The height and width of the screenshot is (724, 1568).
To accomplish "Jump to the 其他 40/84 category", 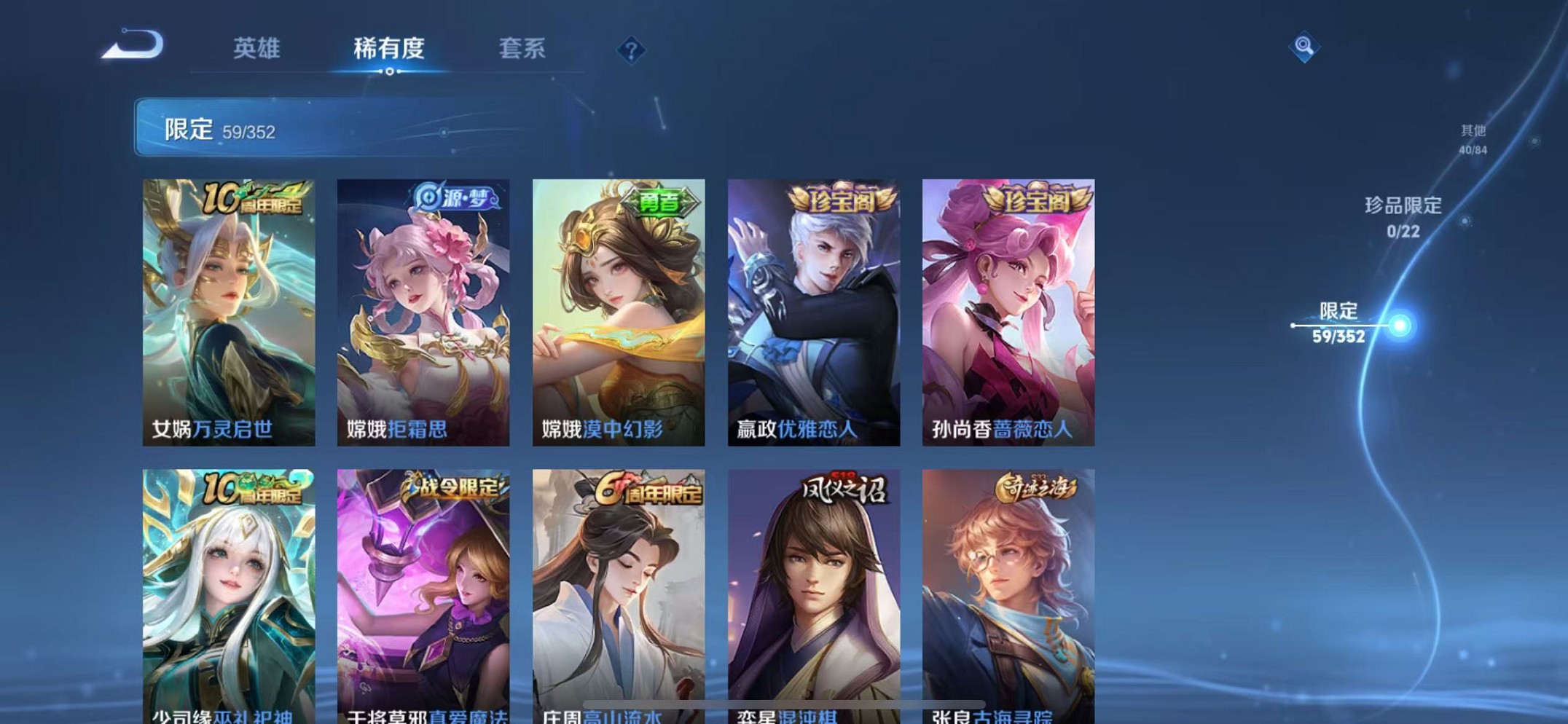I will 1473,138.
